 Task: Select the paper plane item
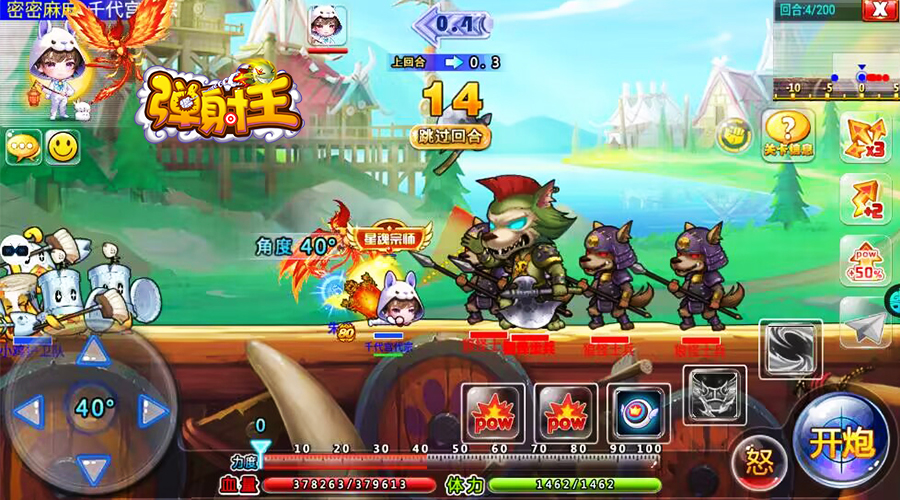(864, 324)
